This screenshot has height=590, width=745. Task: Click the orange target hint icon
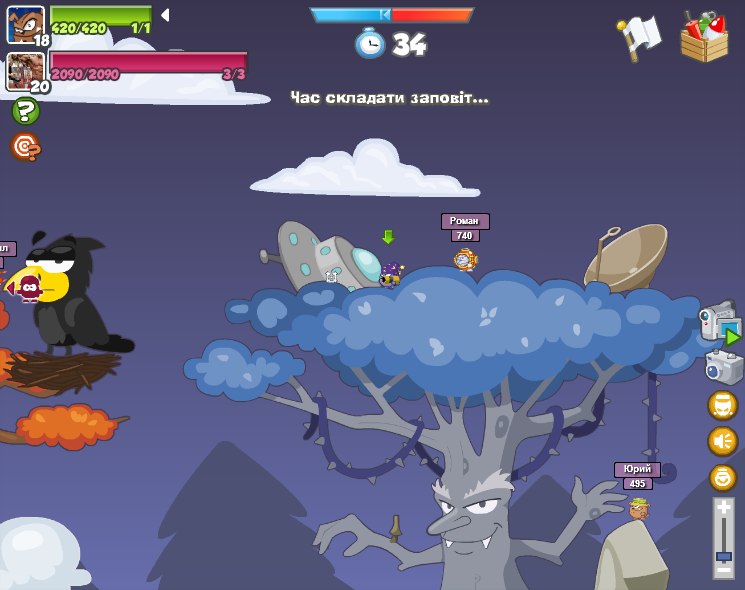coord(25,148)
